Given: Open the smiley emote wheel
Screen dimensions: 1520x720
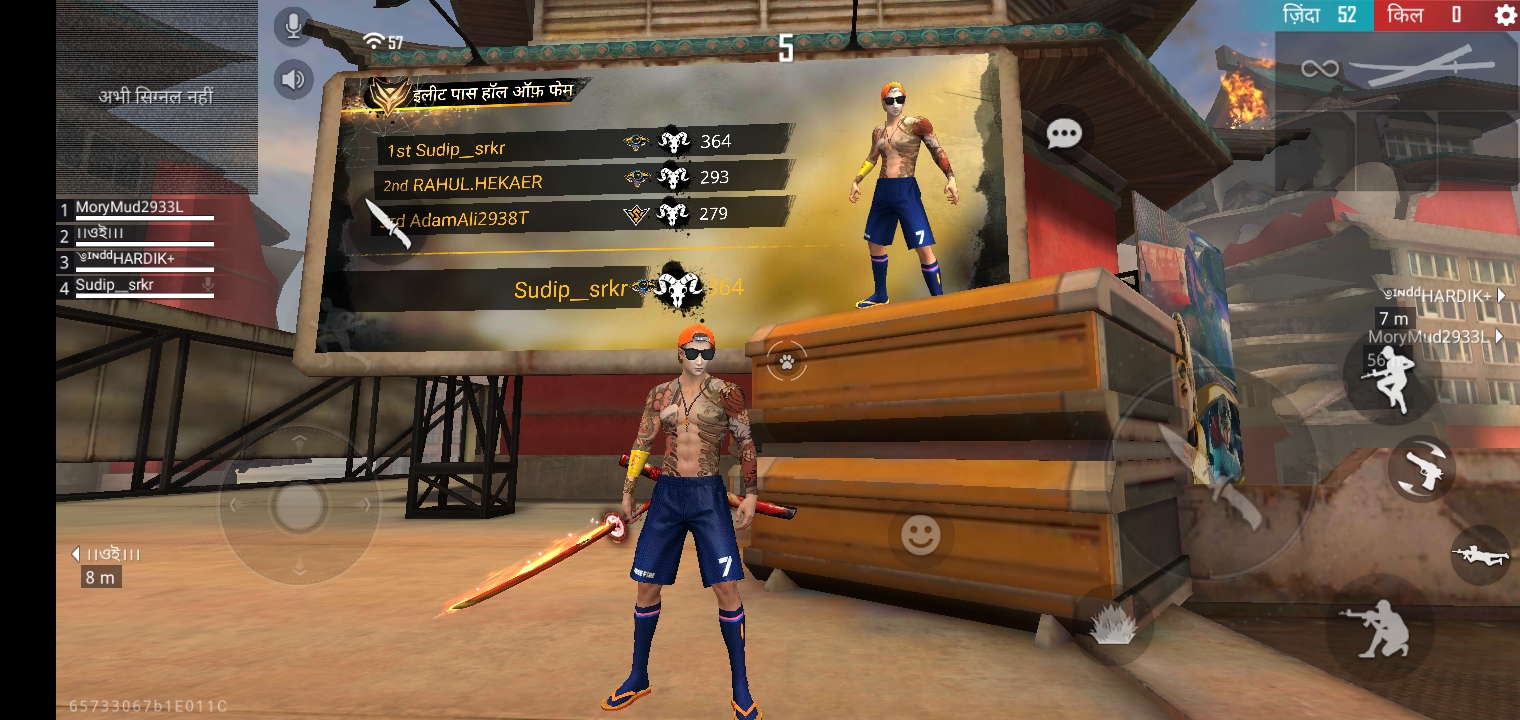Looking at the screenshot, I should 920,537.
